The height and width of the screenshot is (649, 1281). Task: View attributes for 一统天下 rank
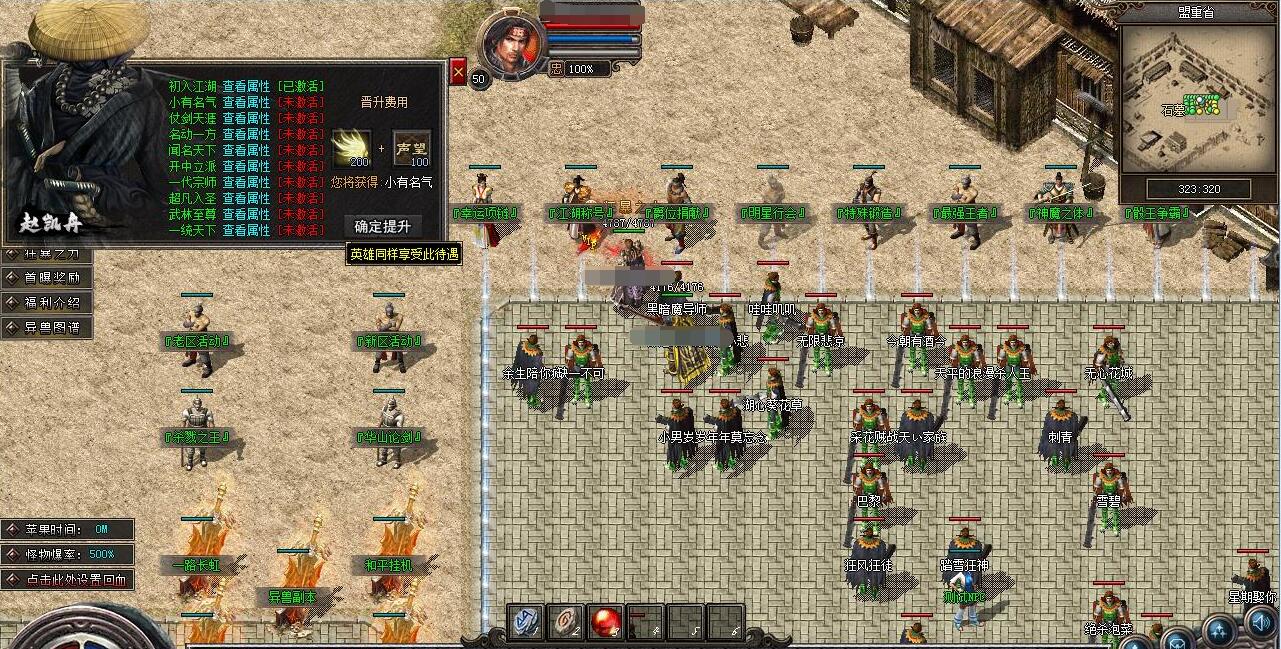(x=246, y=230)
